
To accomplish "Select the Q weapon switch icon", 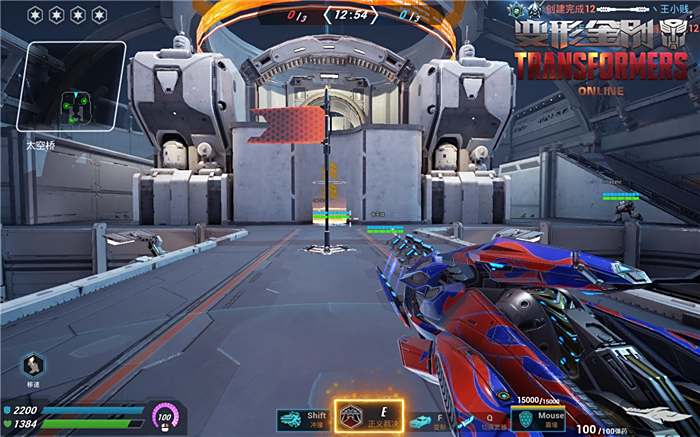I will 466,421.
